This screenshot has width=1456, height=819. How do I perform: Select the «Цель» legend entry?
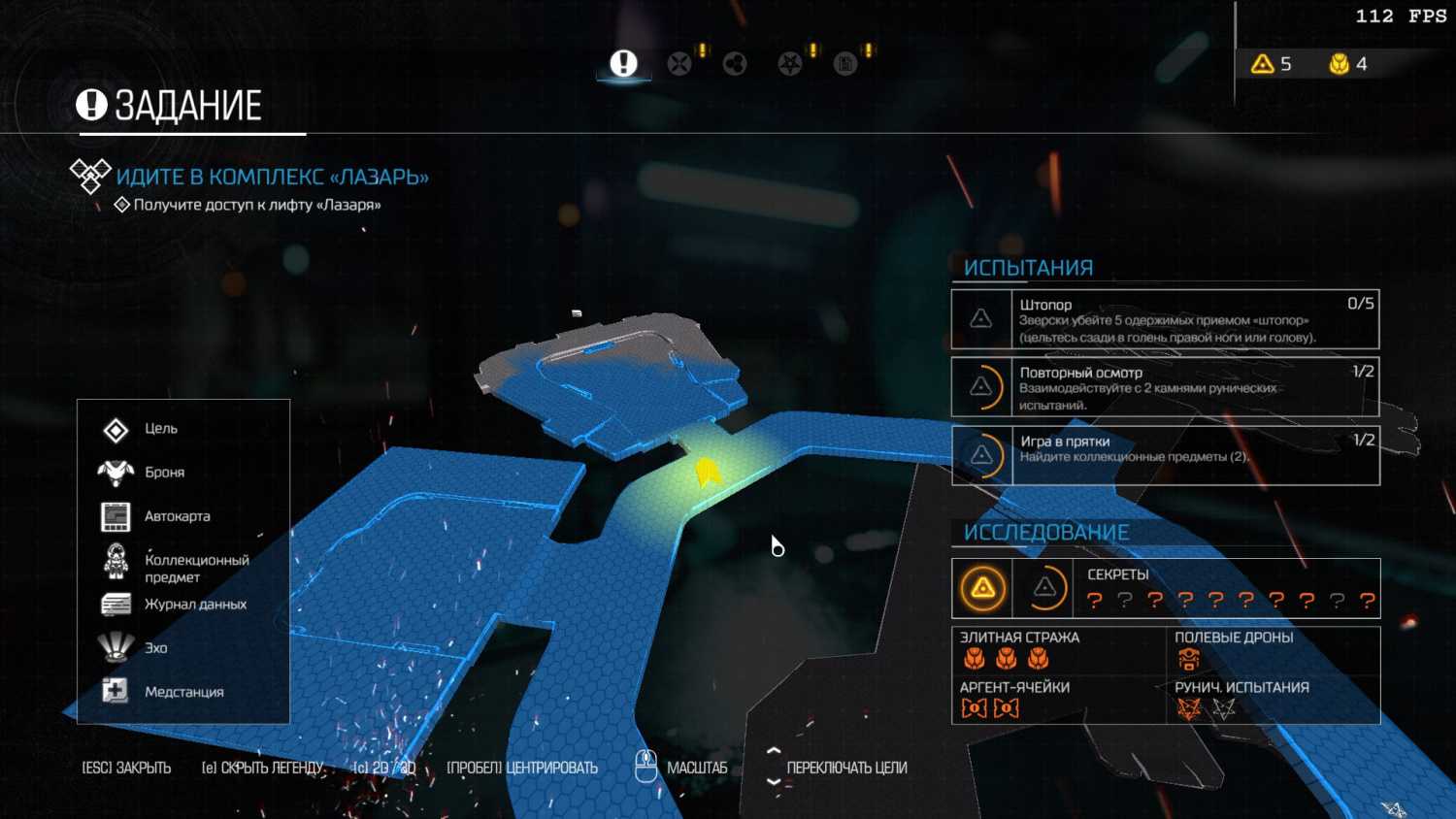[160, 429]
